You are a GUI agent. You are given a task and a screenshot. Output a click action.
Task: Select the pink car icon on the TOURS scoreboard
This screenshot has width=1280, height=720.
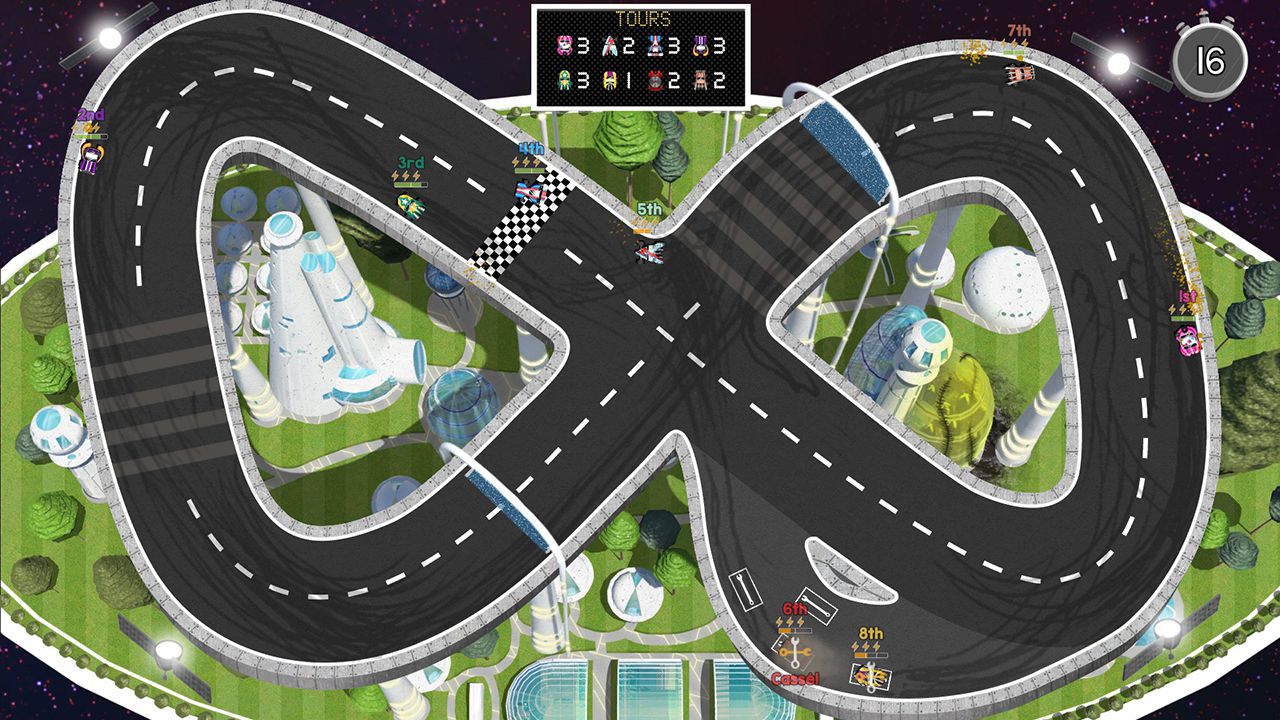pos(565,45)
